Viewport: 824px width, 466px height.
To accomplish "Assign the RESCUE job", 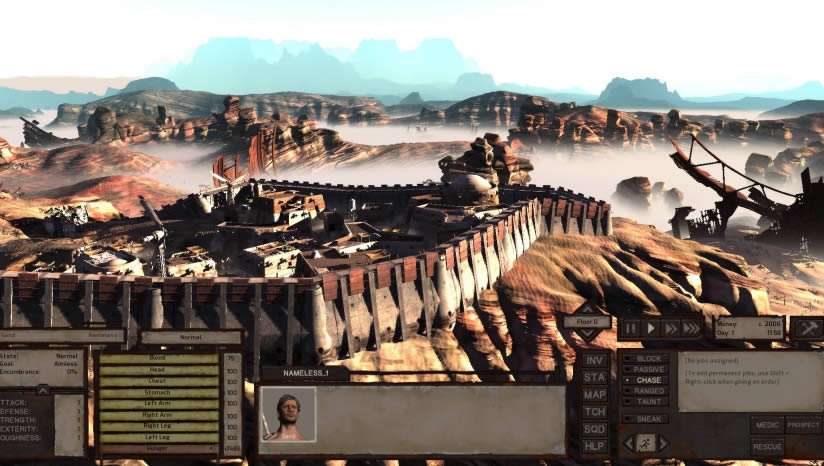I will click(767, 446).
